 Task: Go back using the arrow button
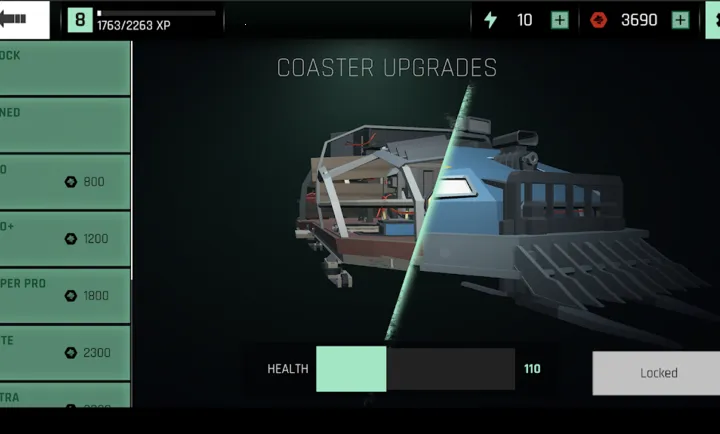coord(20,18)
